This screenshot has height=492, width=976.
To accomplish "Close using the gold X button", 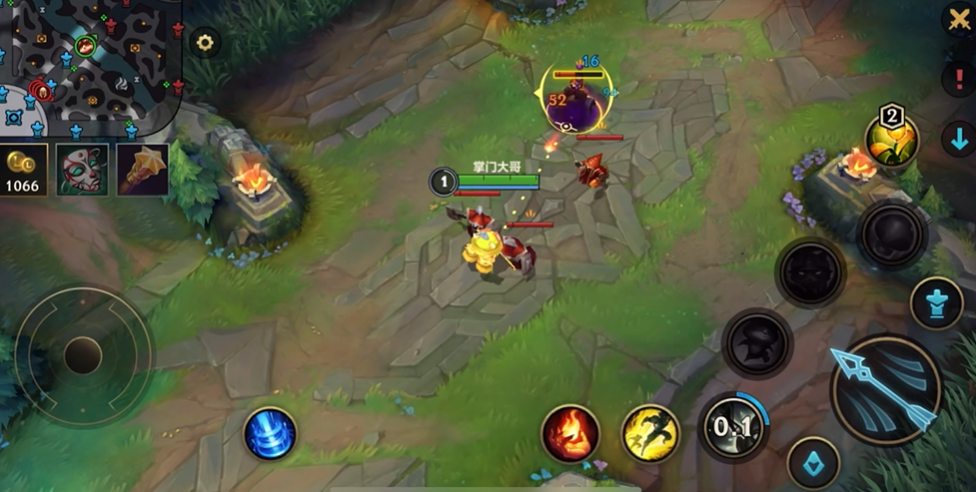I will pyautogui.click(x=959, y=20).
